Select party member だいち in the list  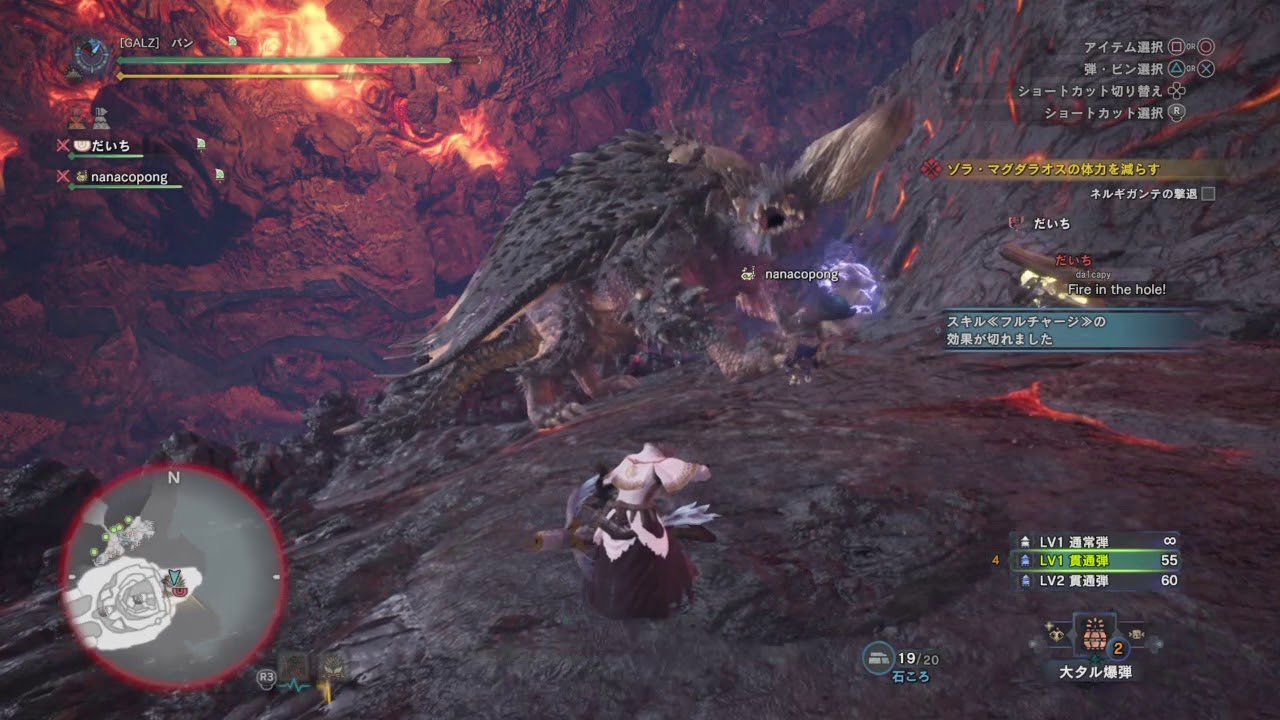(110, 146)
